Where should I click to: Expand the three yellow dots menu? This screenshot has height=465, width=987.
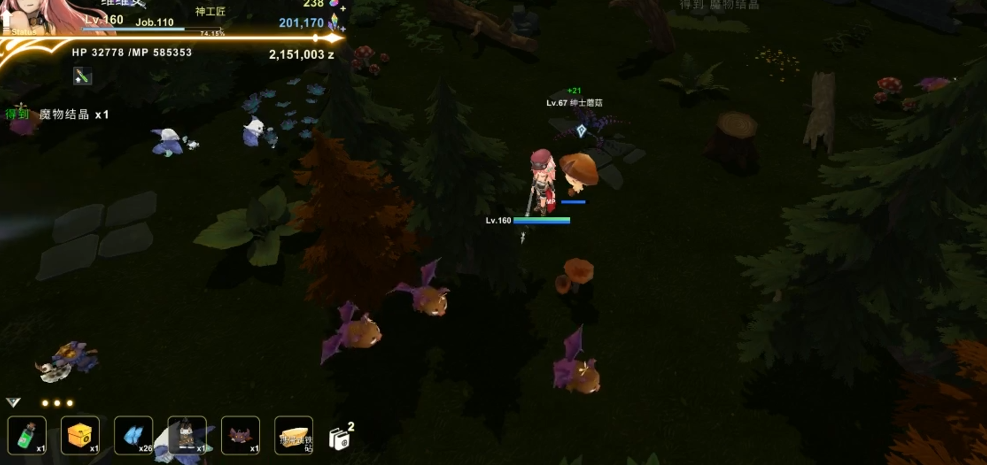click(57, 403)
